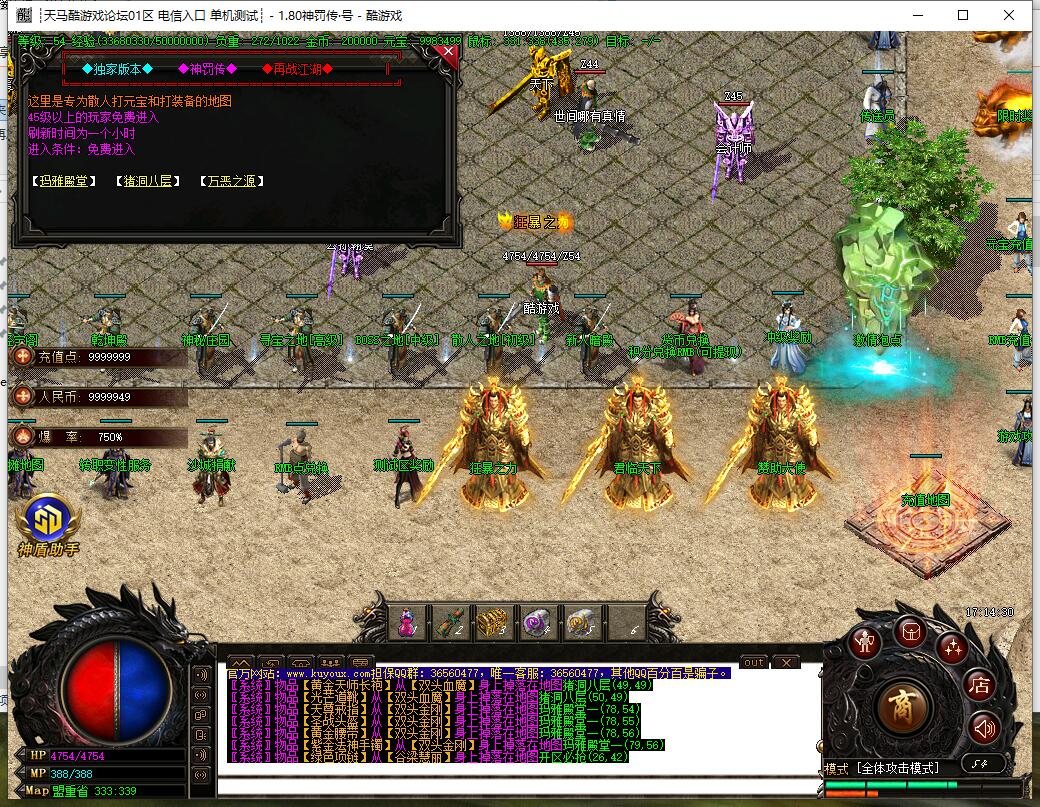
Task: Enter the 玛雅殿堂 map
Action: pyautogui.click(x=64, y=181)
